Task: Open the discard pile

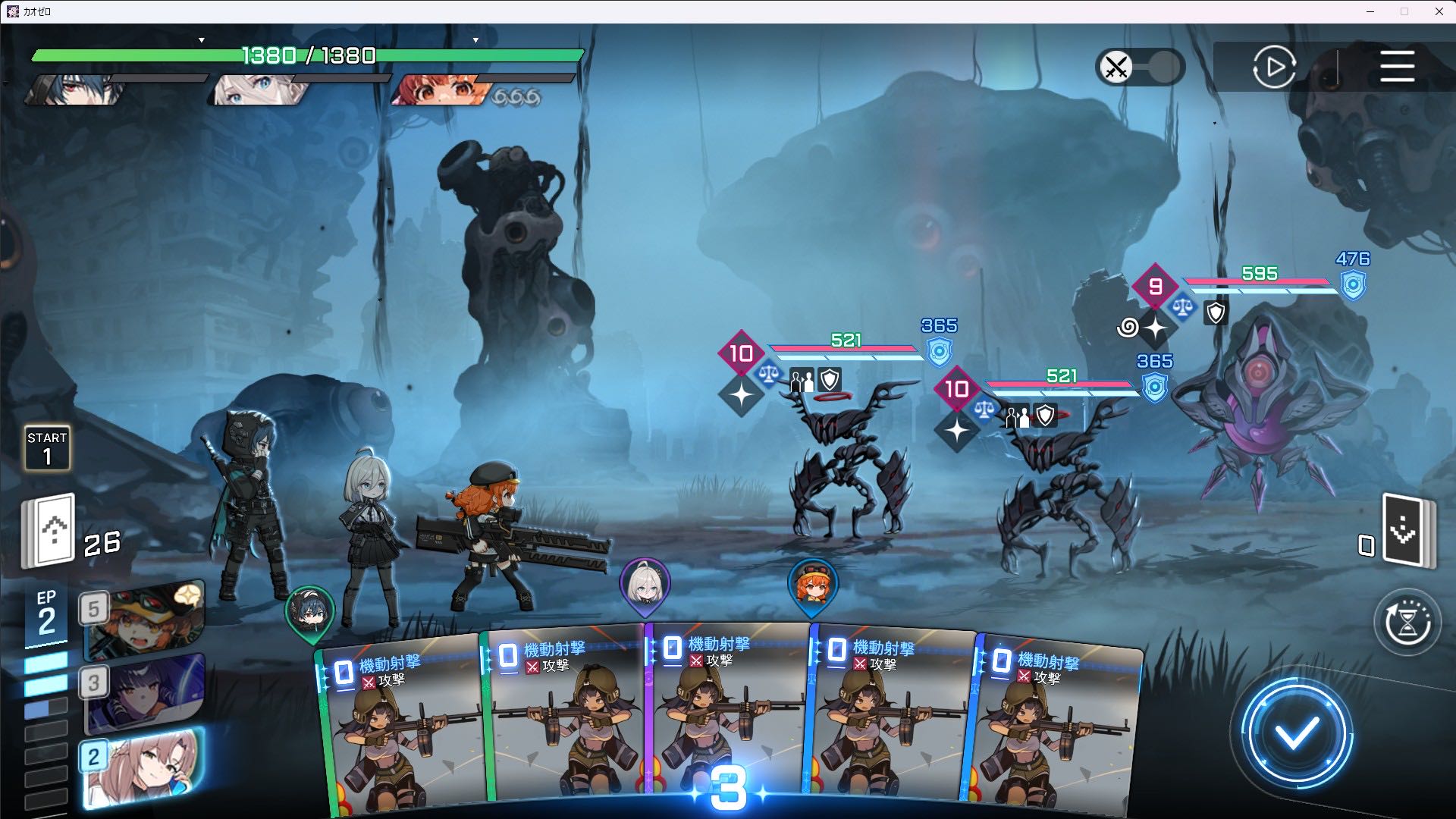Action: tap(1407, 531)
